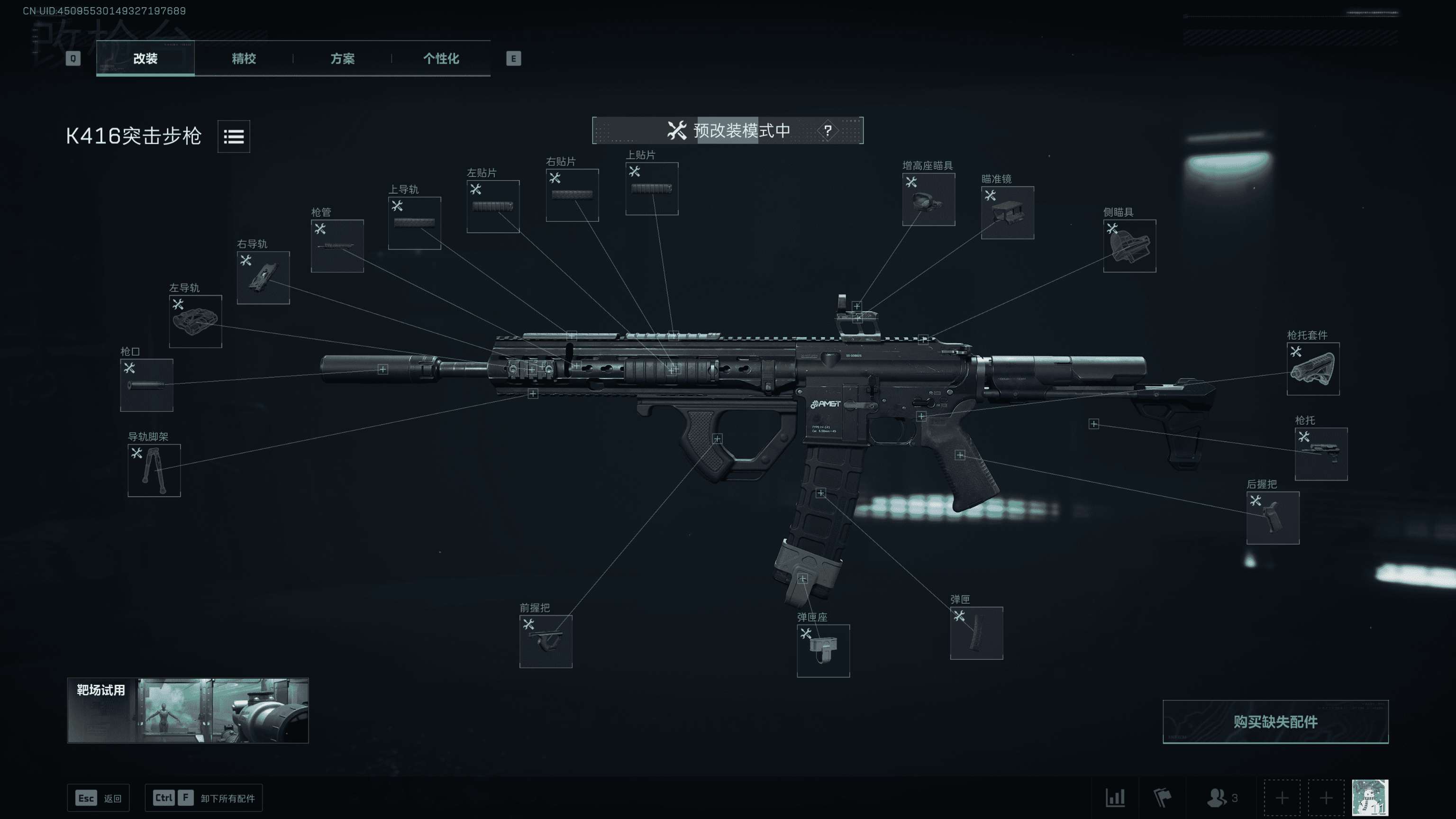Select the 枪口 muzzle attachment slot
1456x819 pixels.
(146, 385)
